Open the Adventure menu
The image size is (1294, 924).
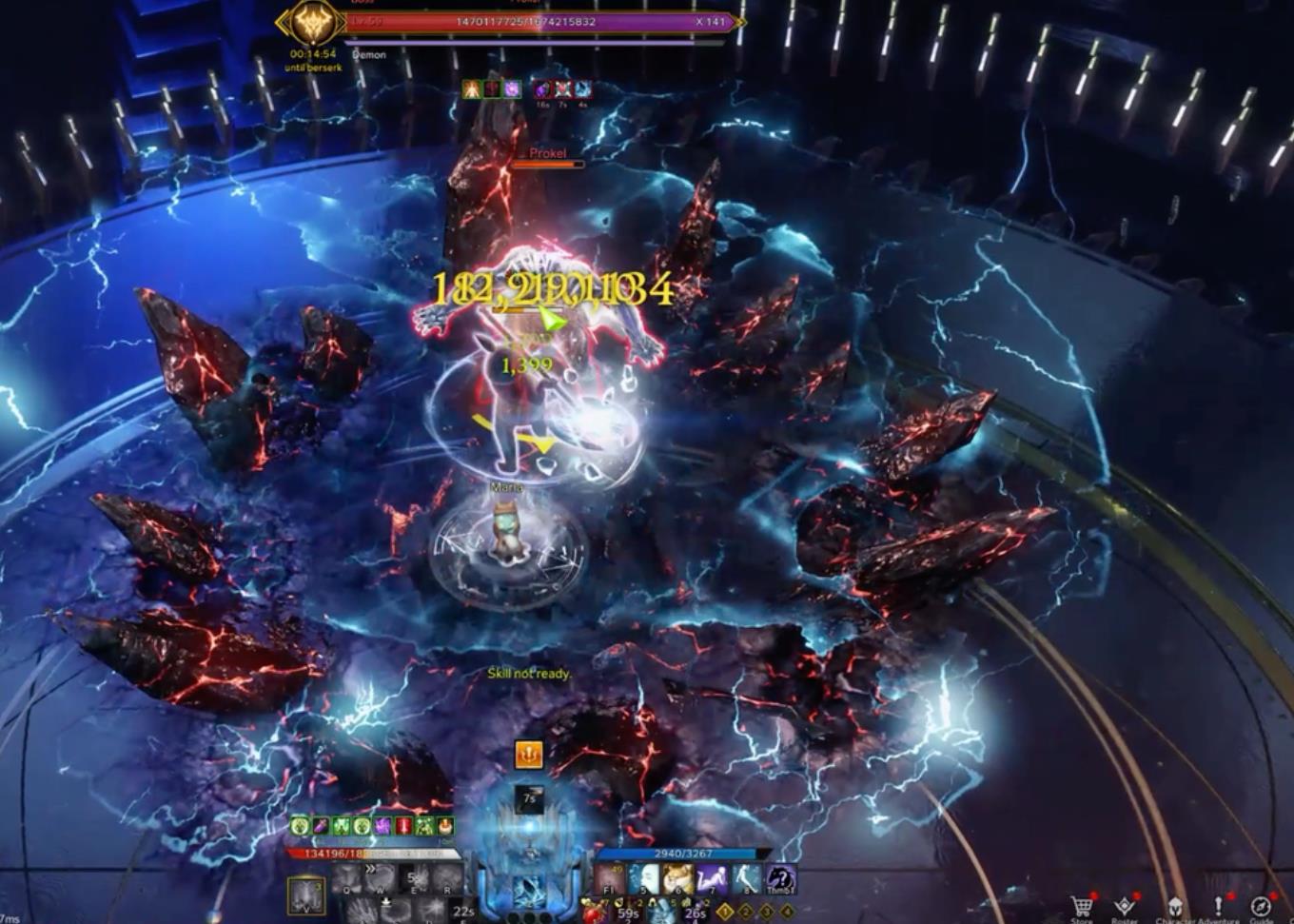[1218, 905]
